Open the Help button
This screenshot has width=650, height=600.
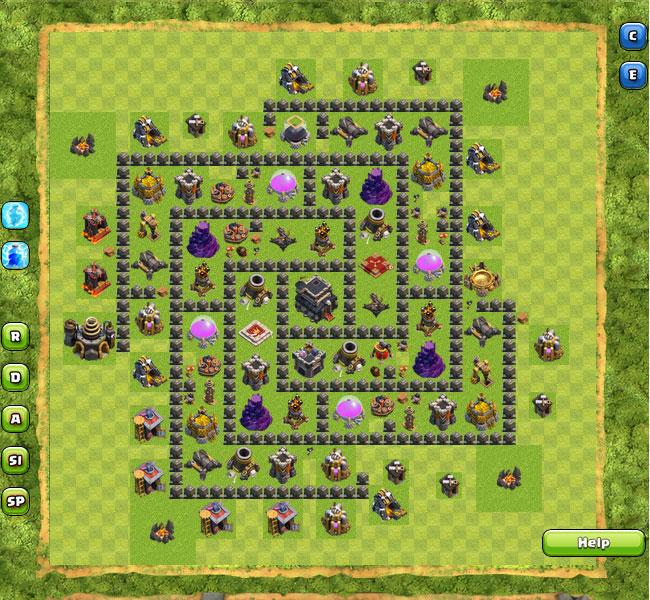593,543
